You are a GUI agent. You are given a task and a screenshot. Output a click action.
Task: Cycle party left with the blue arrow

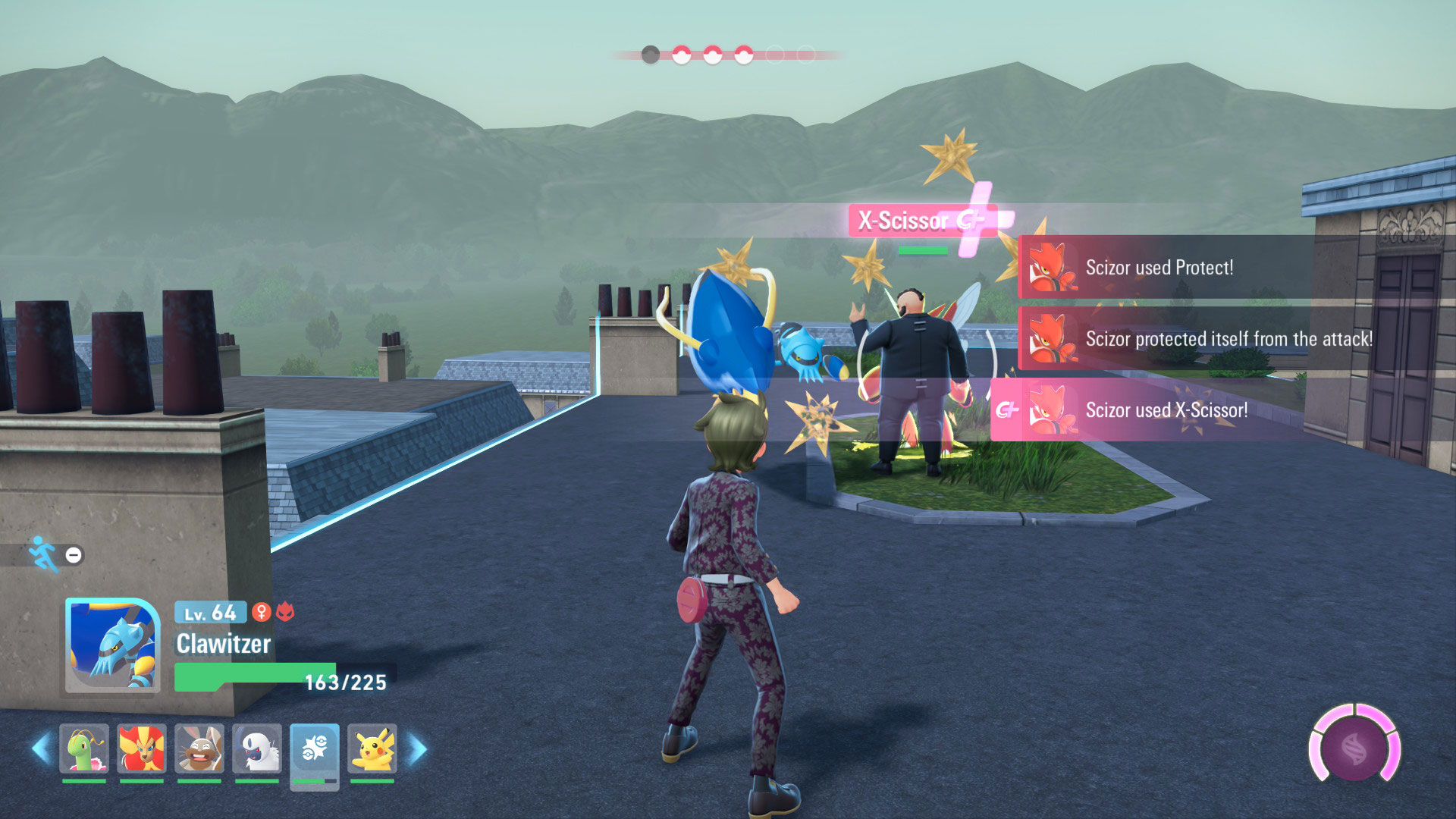[40, 749]
